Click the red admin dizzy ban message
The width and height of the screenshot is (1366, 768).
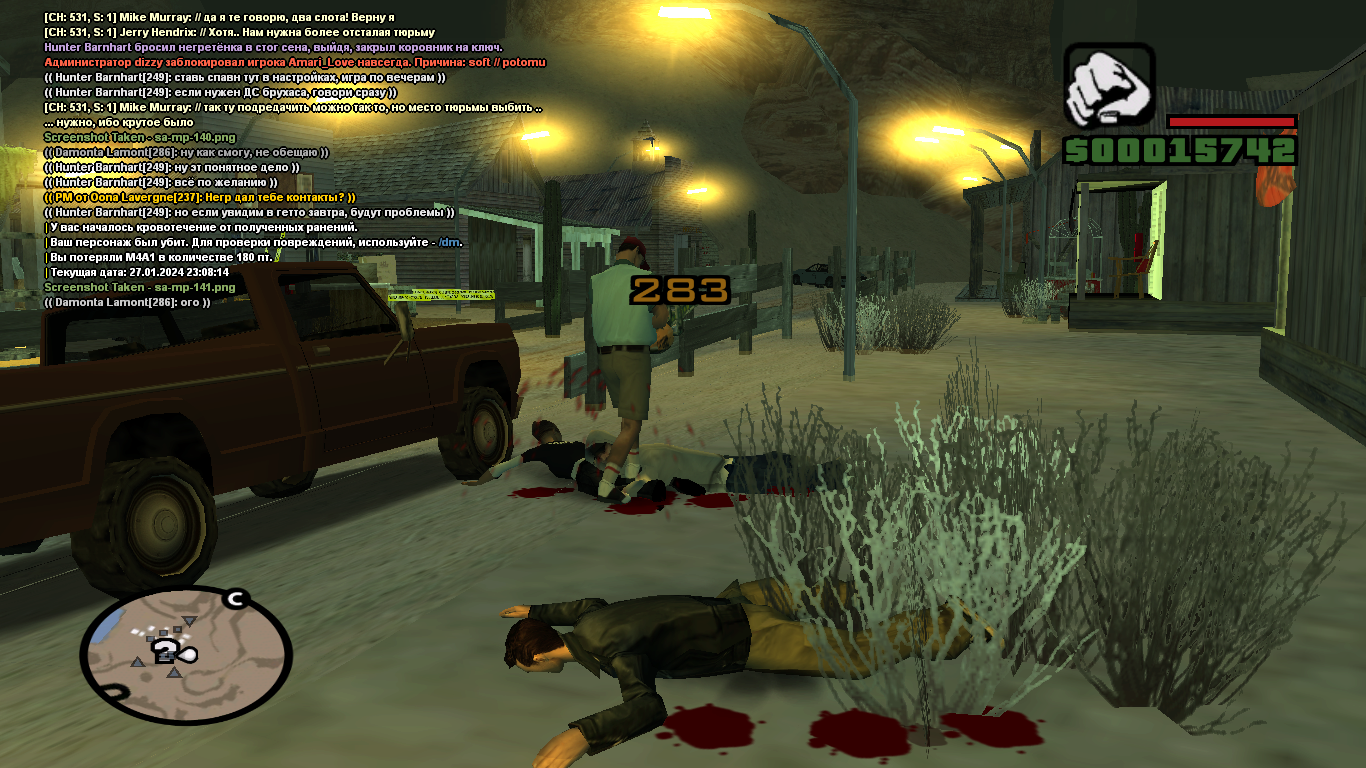(x=295, y=62)
